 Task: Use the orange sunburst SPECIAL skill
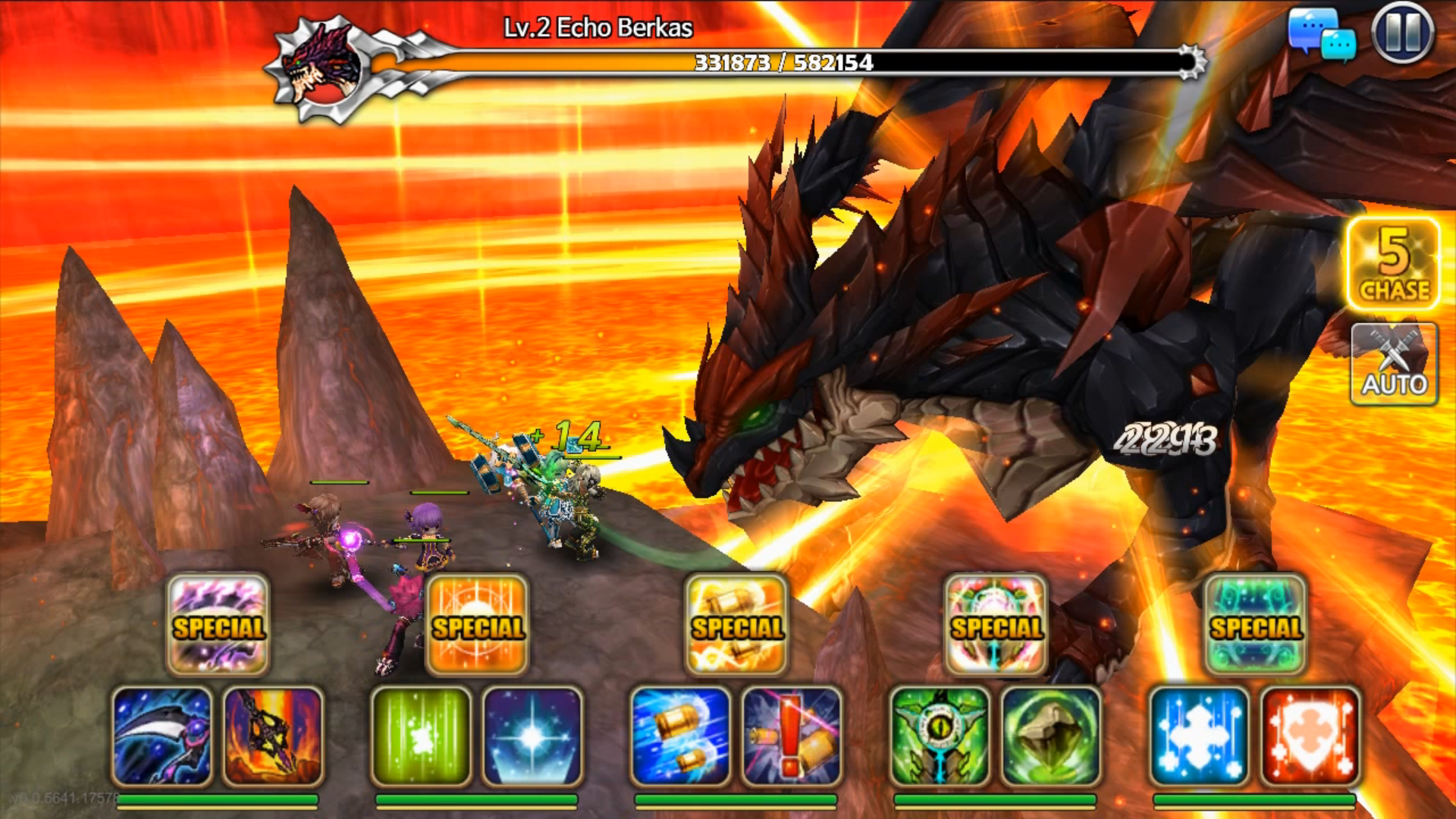coord(476,627)
